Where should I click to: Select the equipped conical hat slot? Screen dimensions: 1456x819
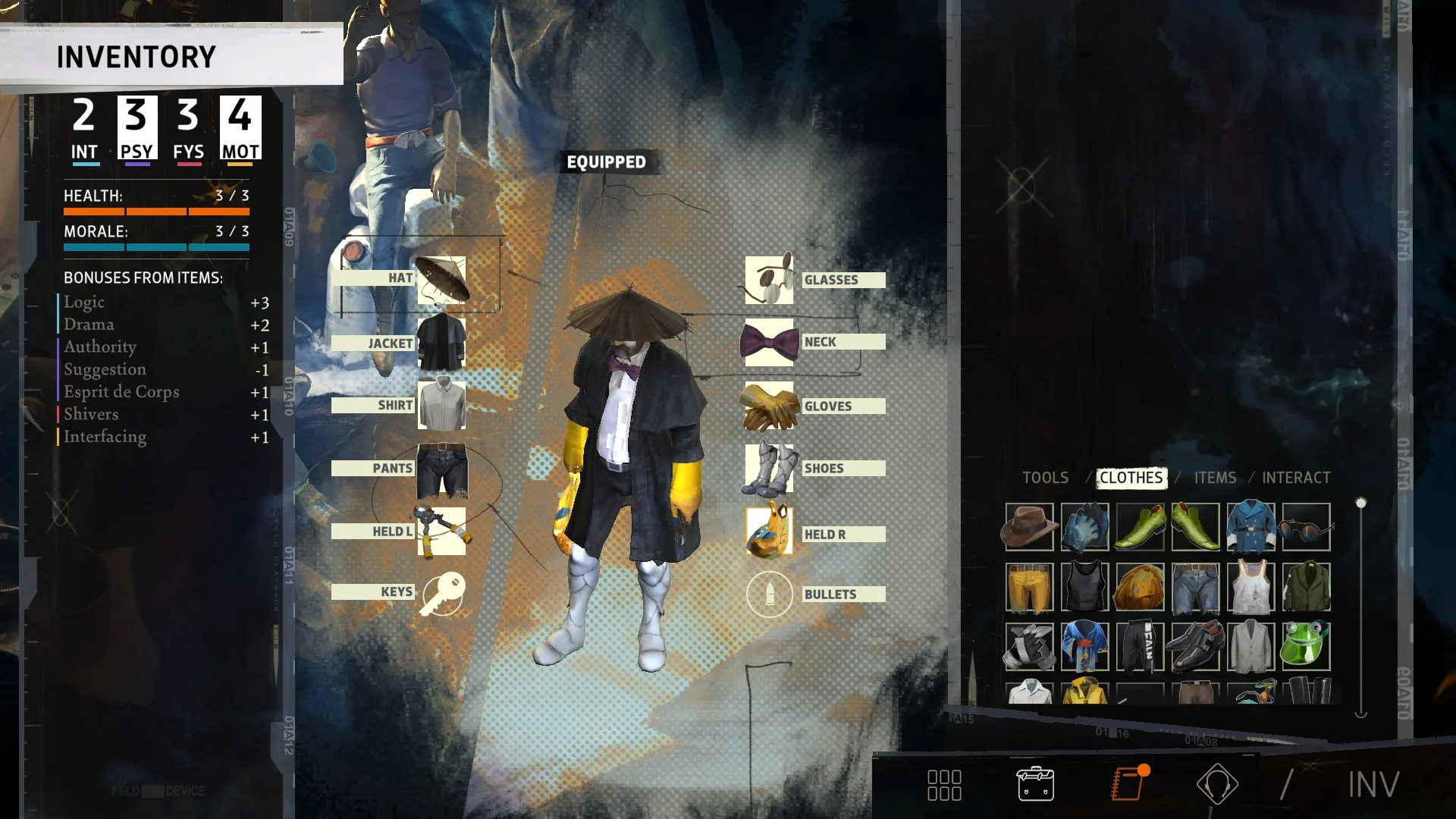pos(441,280)
